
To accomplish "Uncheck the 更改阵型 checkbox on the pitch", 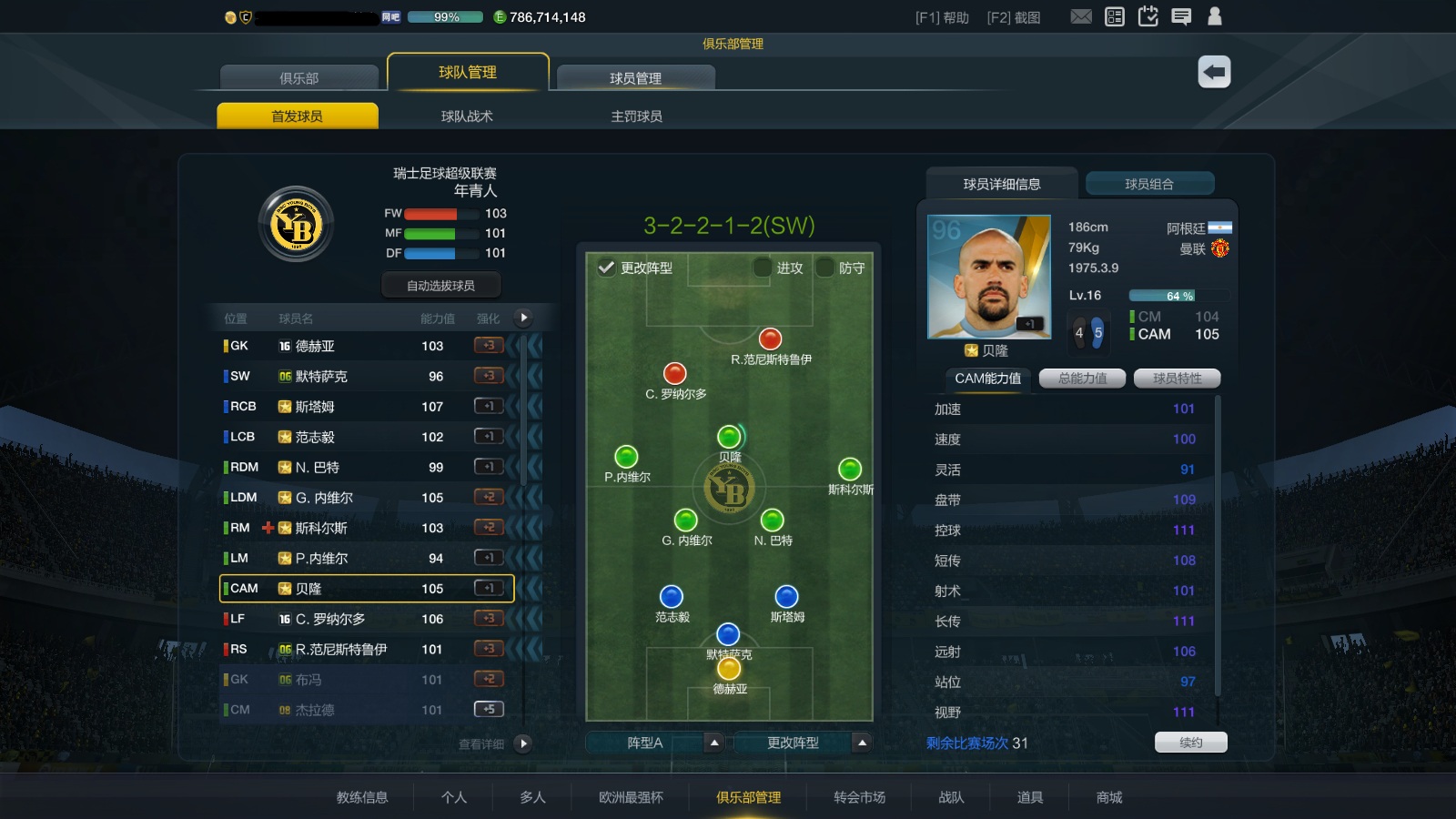I will [x=607, y=268].
